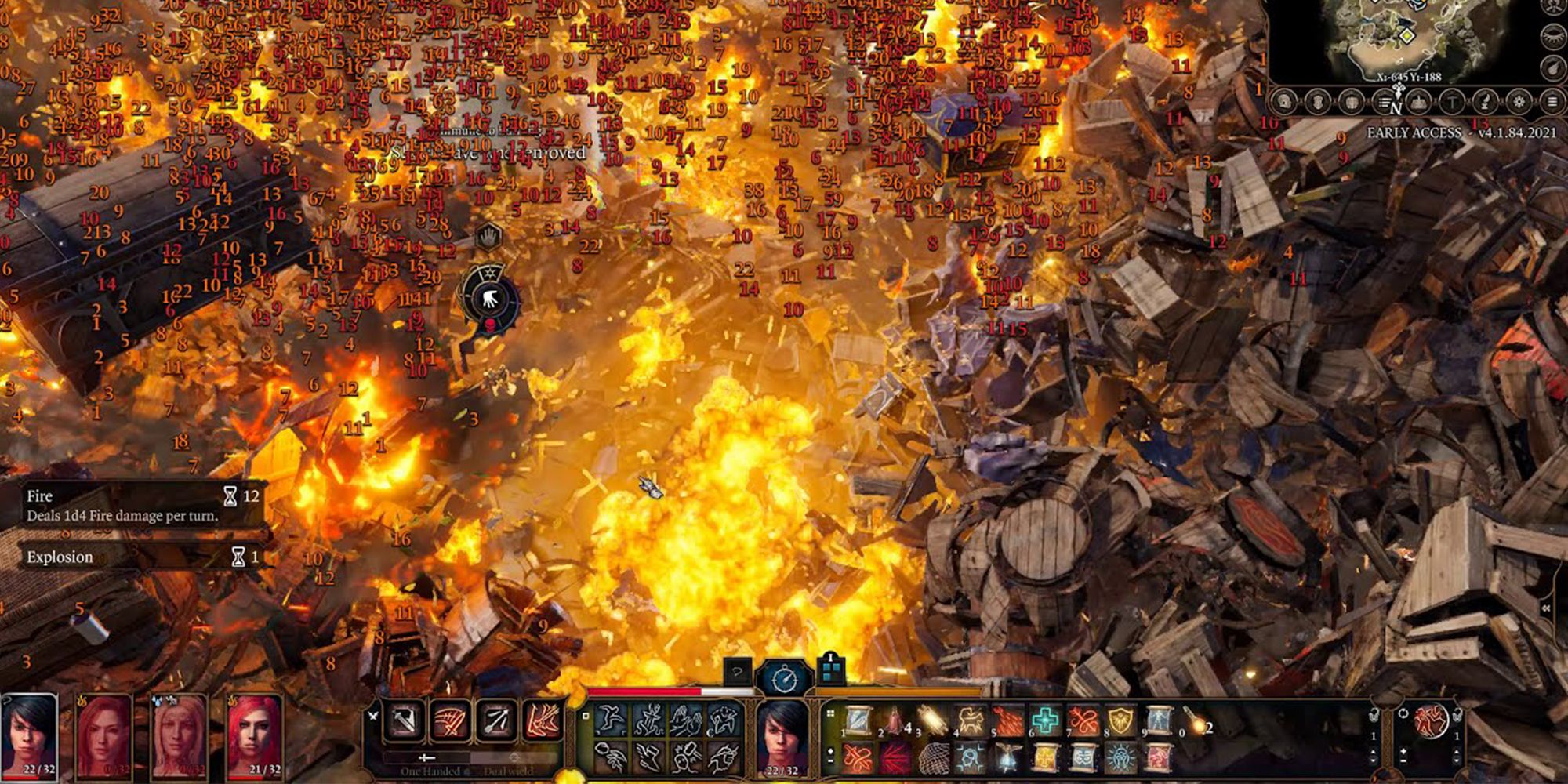Open the three-line main menu icon
1568x784 pixels.
[x=1552, y=101]
